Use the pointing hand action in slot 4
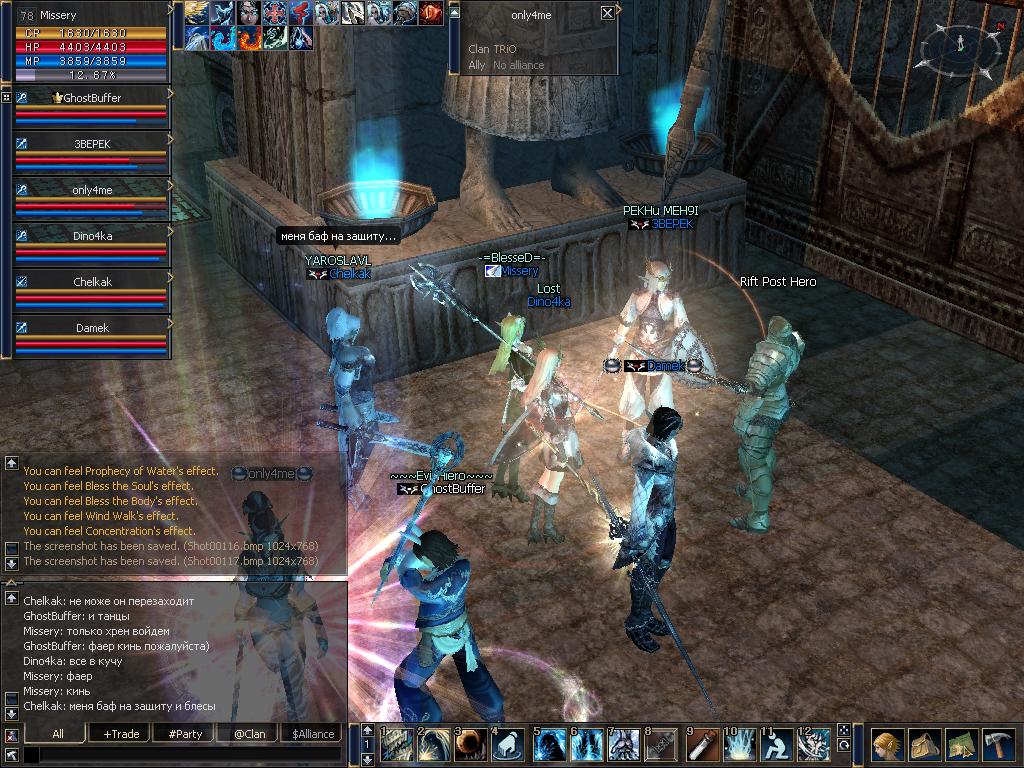The height and width of the screenshot is (768, 1024). click(508, 746)
